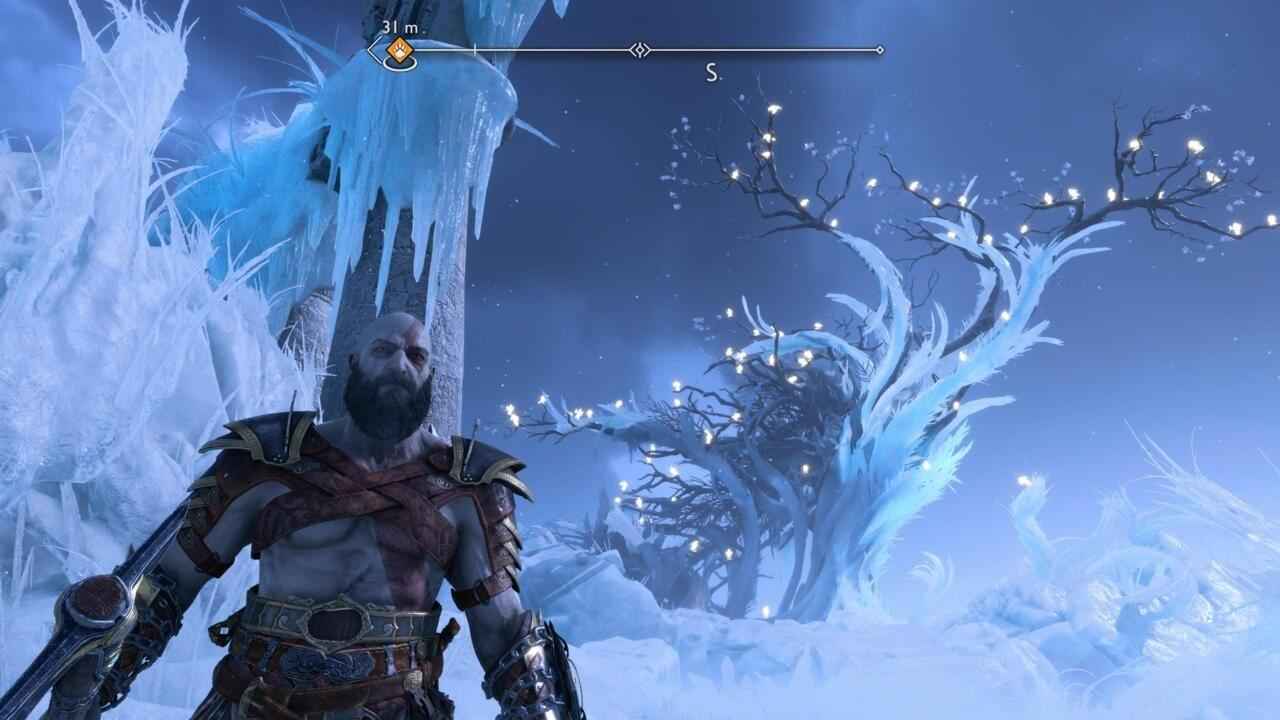This screenshot has width=1280, height=720.
Task: Select the orange quest objective marker
Action: coord(400,50)
